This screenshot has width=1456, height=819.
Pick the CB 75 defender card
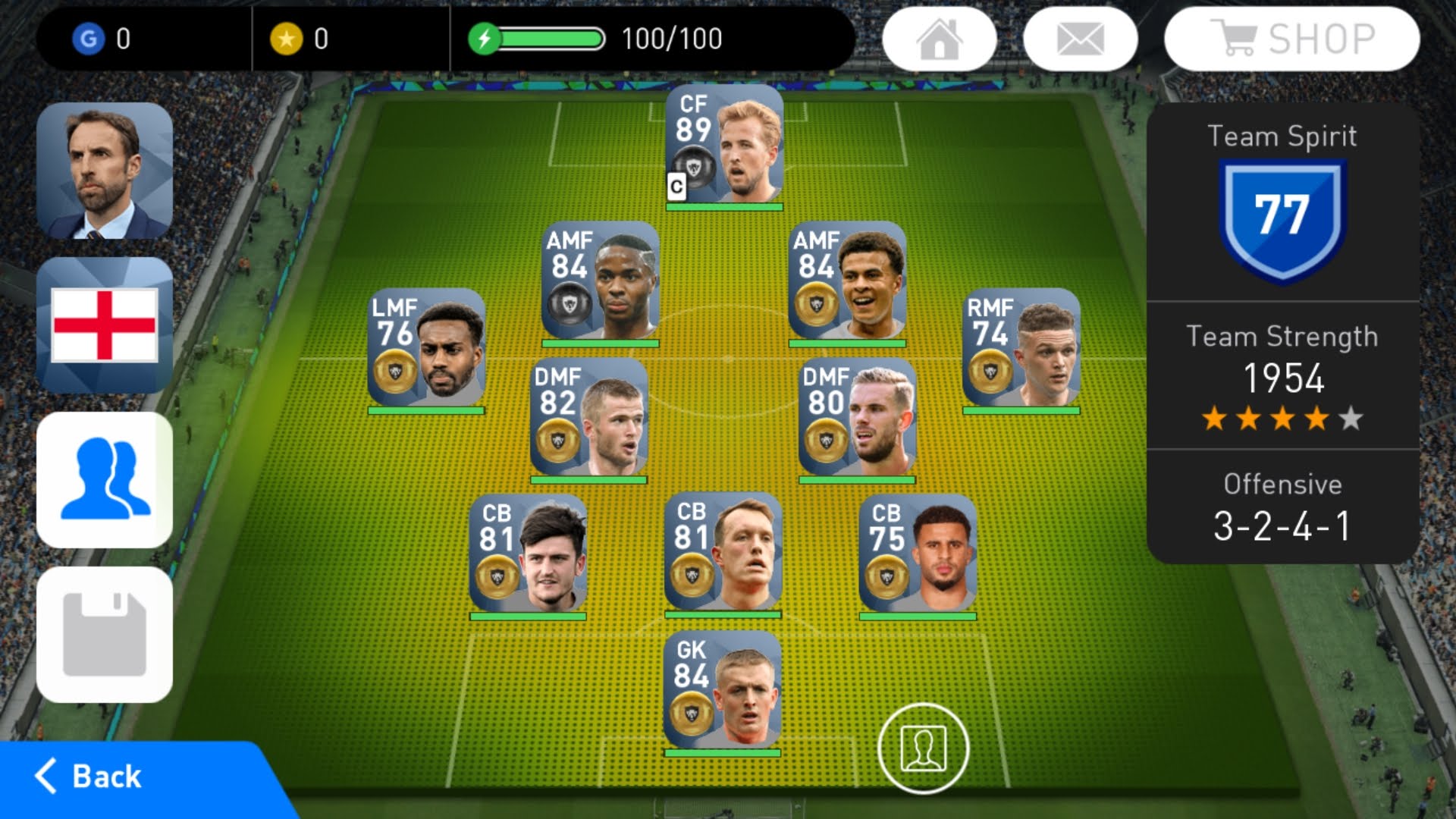click(918, 555)
